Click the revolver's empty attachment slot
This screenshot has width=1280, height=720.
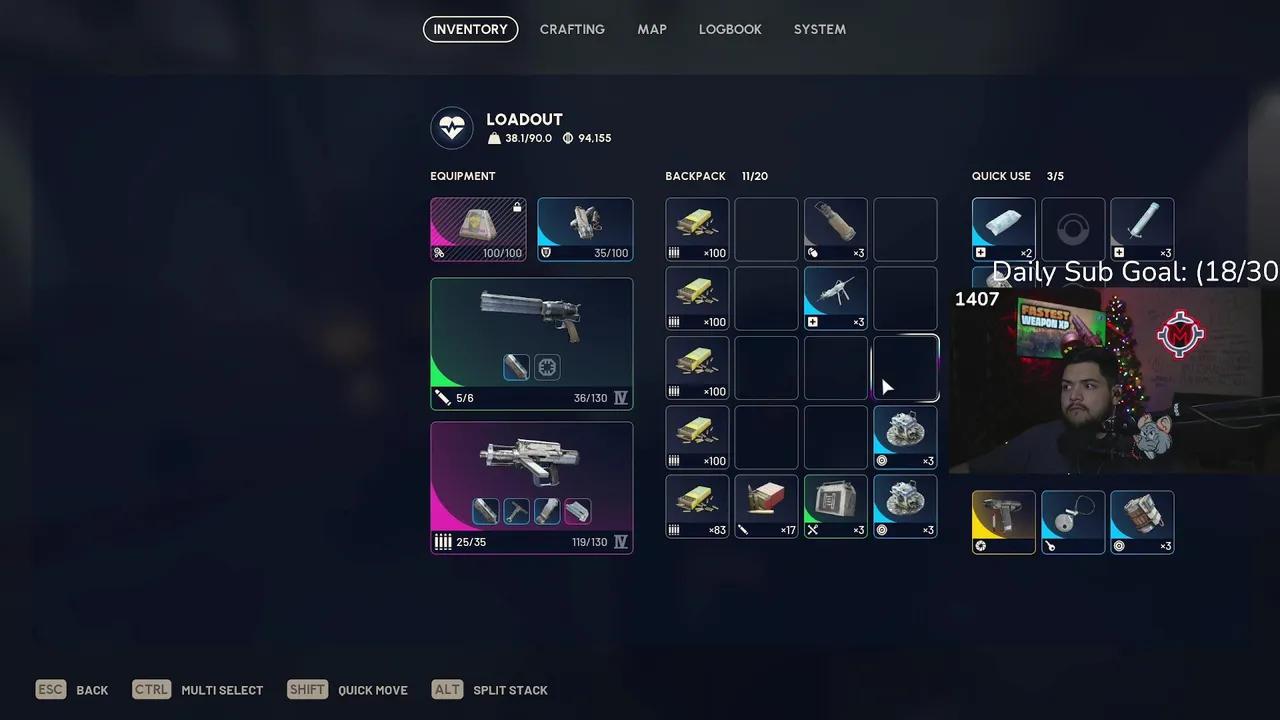[x=547, y=368]
